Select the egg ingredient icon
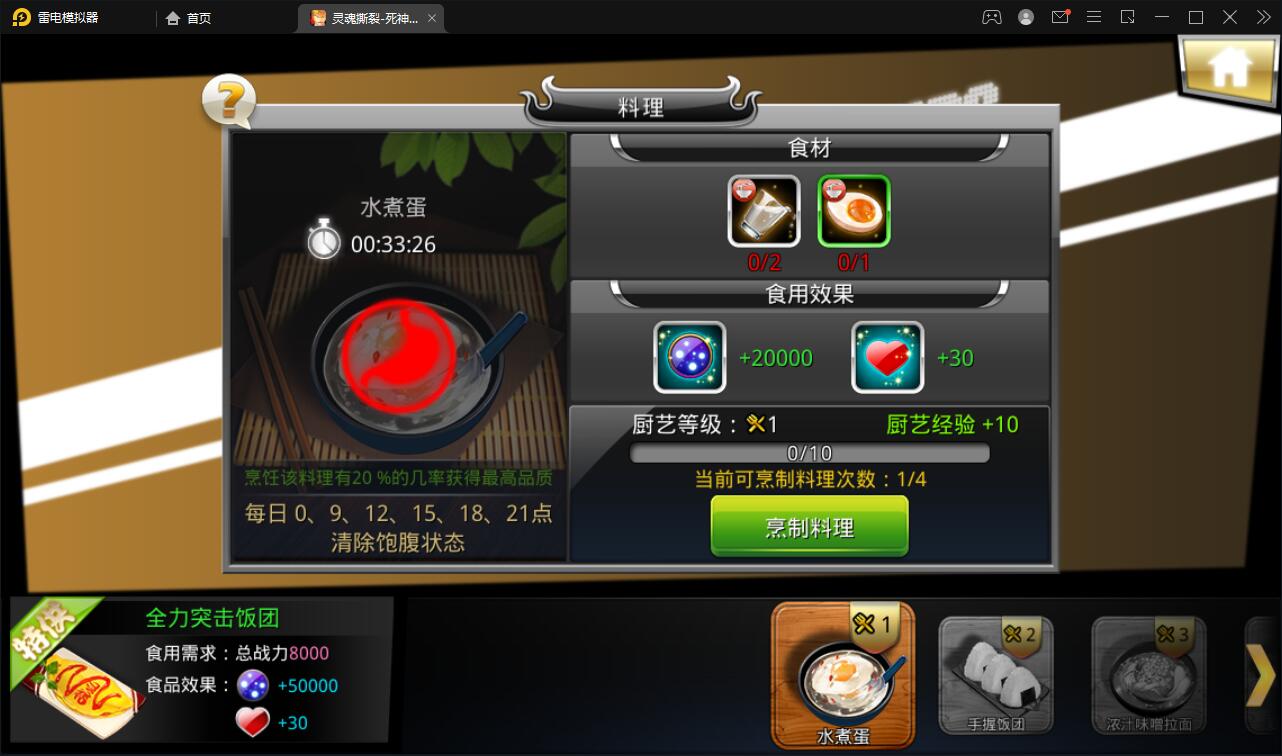Image resolution: width=1282 pixels, height=756 pixels. 853,211
